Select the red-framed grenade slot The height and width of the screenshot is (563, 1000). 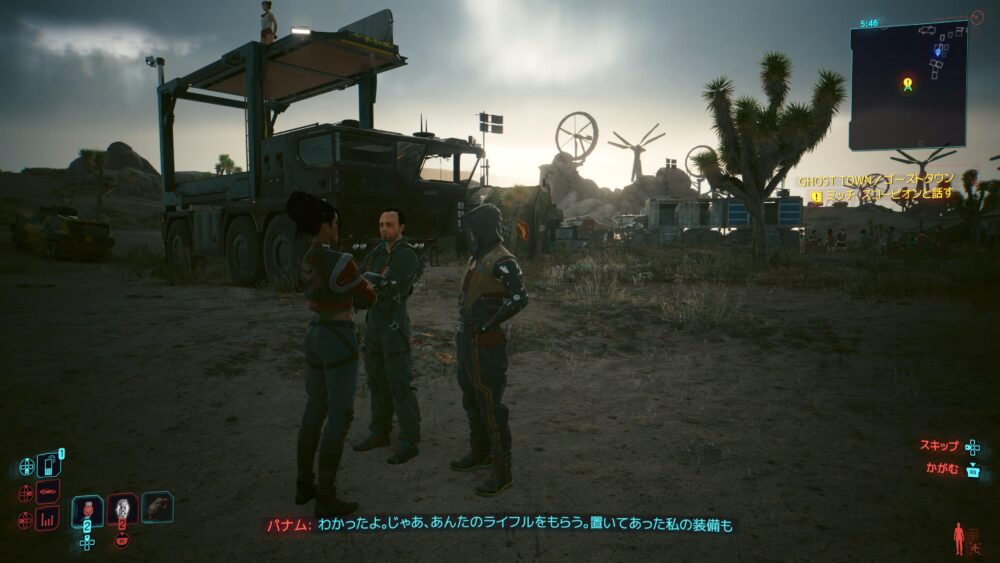(122, 510)
